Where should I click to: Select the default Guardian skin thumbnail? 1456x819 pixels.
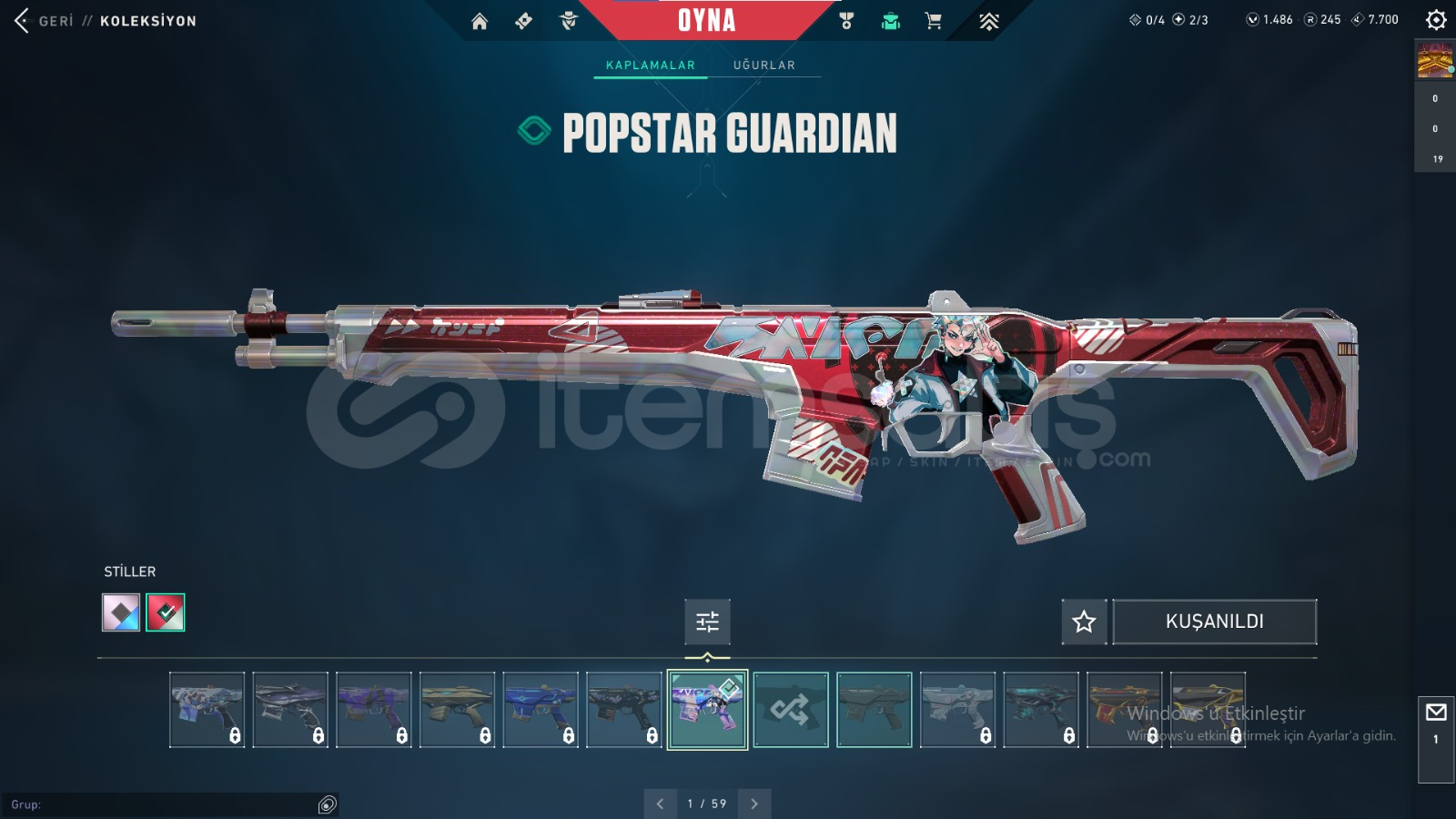875,710
